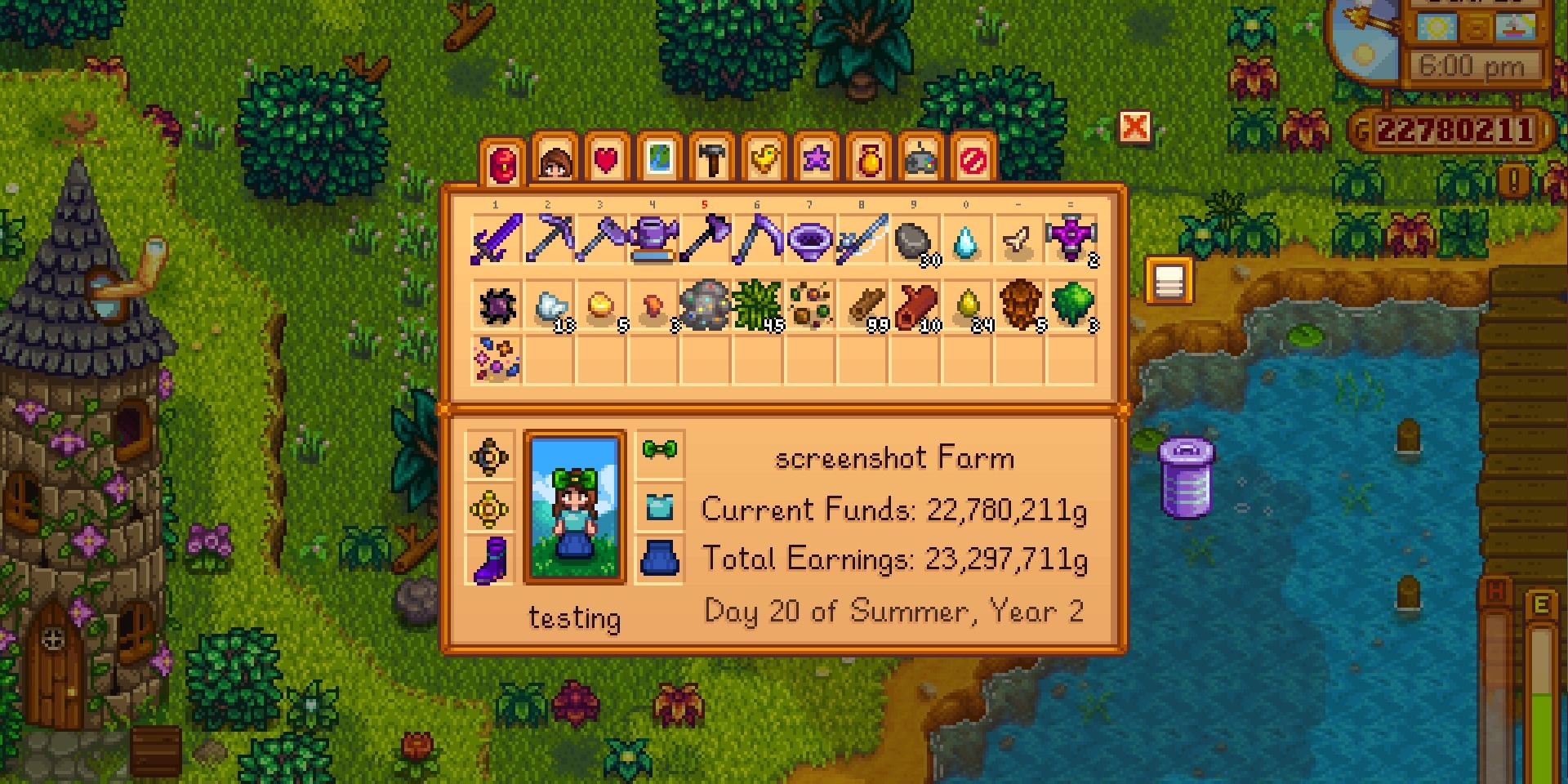1568x784 pixels.
Task: Open the Map tab
Action: pyautogui.click(x=658, y=159)
